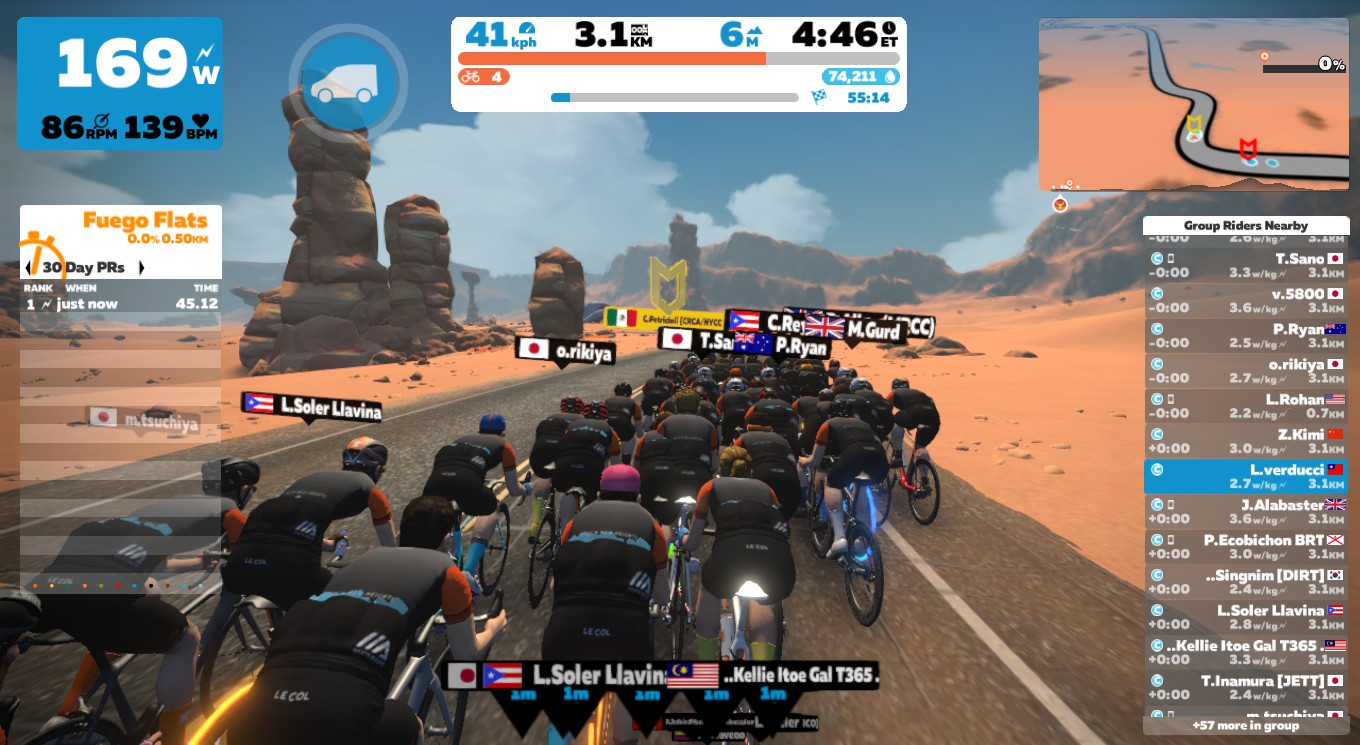Image resolution: width=1360 pixels, height=745 pixels.
Task: Select Z.Kimi's row in riders list
Action: (x=1246, y=441)
